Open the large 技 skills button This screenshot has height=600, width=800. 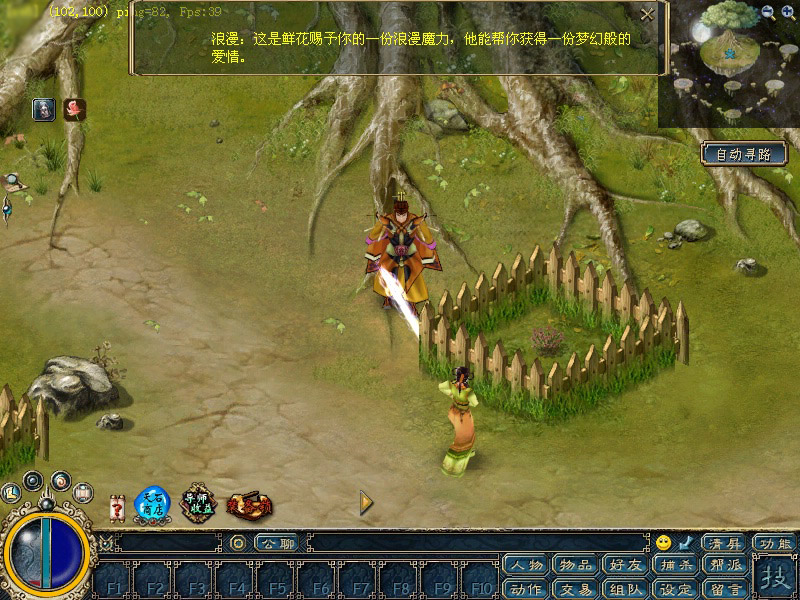[x=775, y=578]
